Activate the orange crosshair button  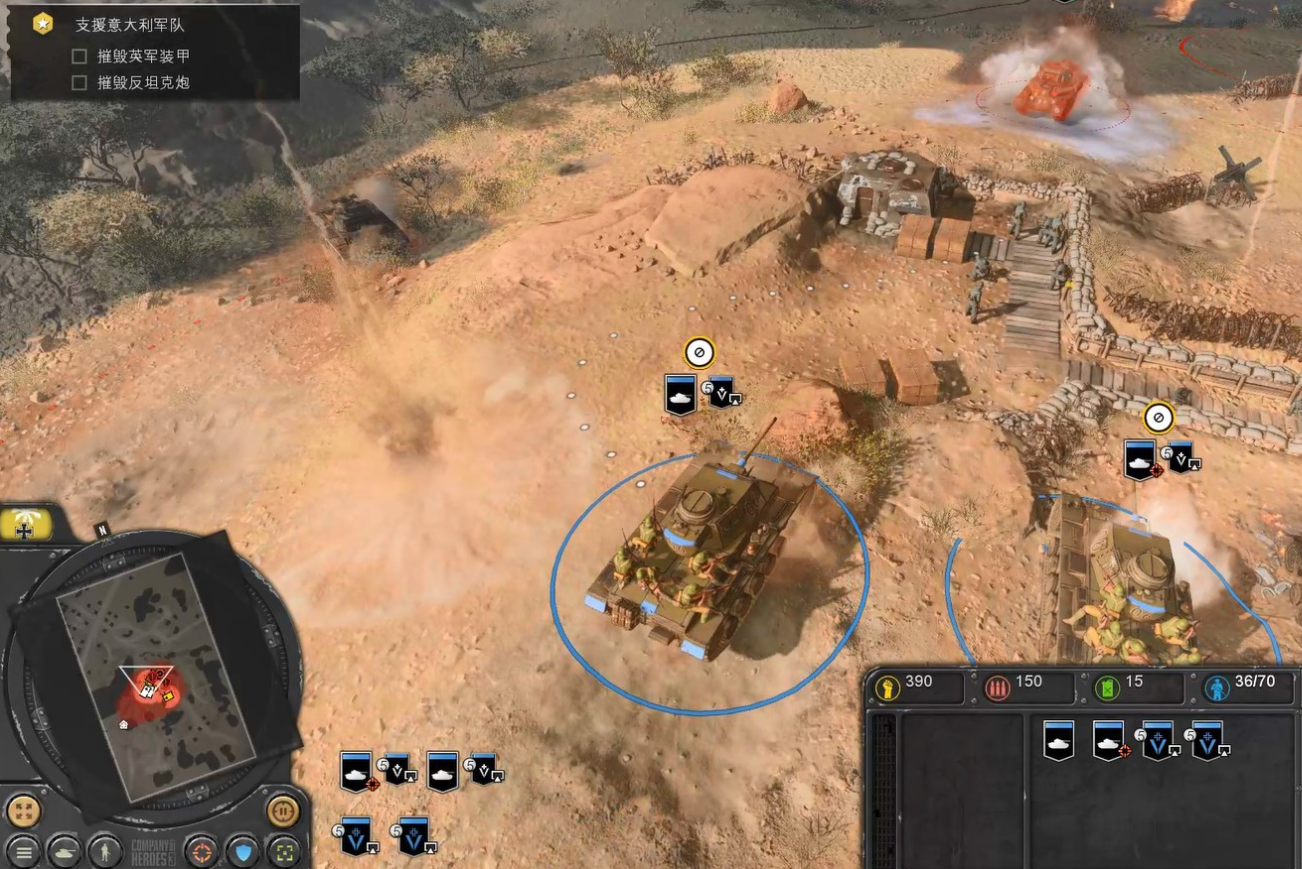click(201, 852)
